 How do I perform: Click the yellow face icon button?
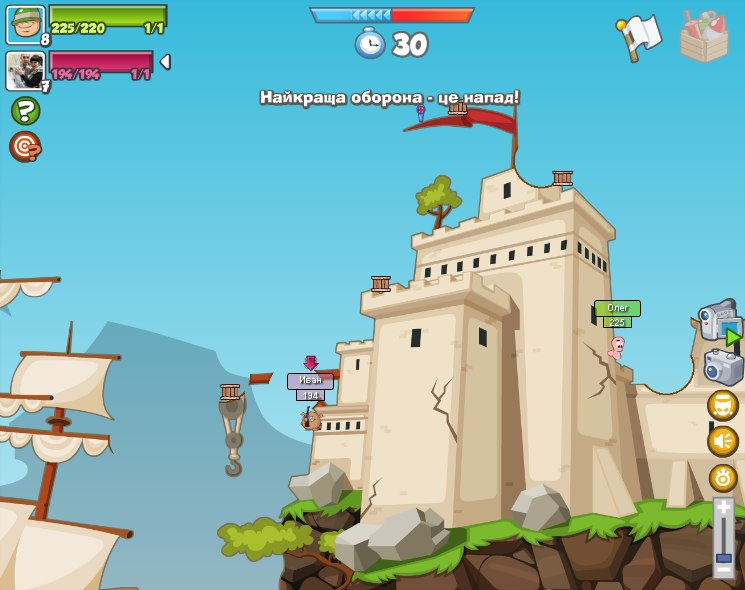(722, 405)
